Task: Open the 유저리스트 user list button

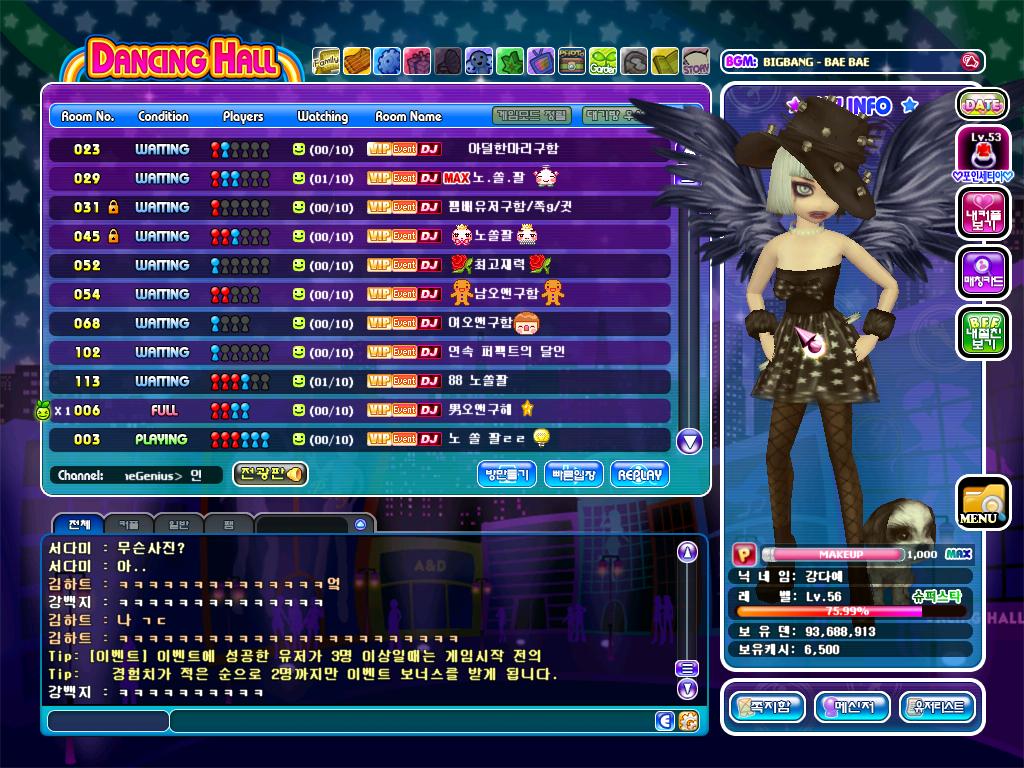Action: tap(937, 708)
